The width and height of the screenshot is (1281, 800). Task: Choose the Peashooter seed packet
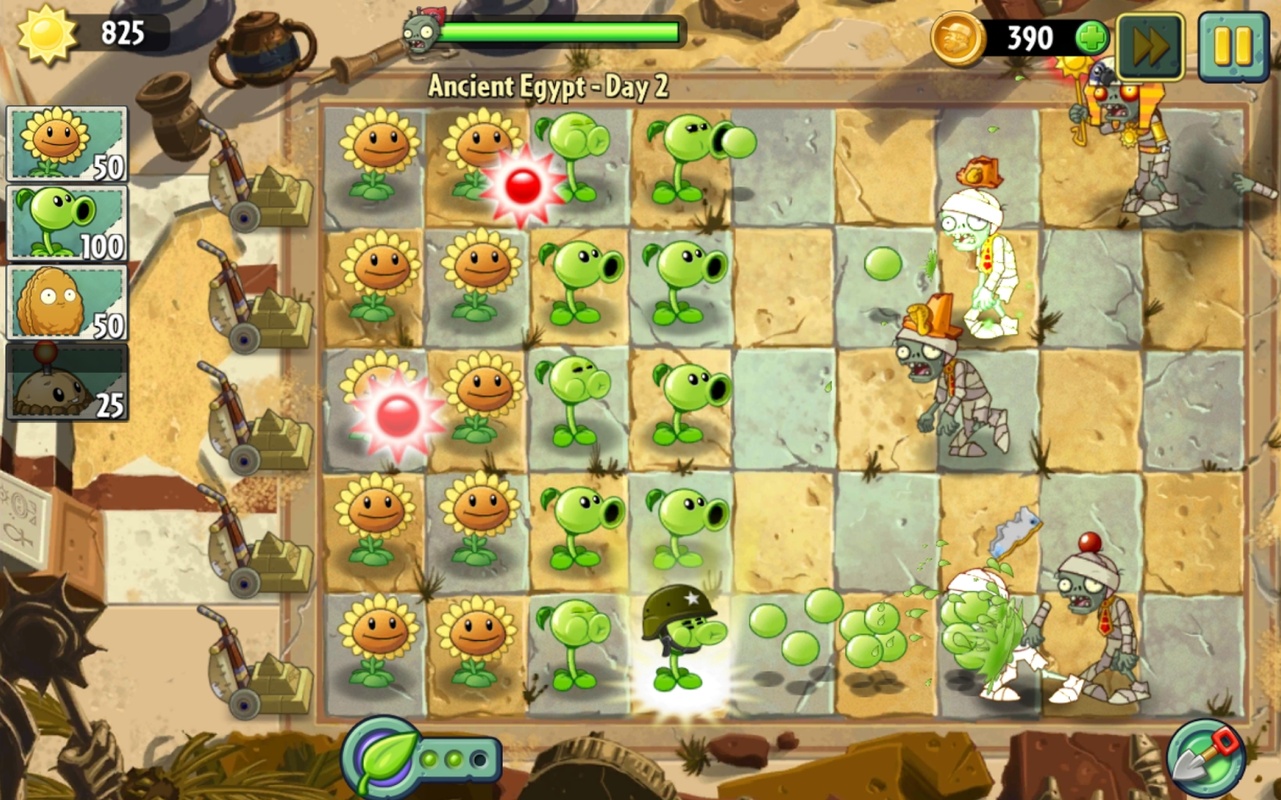tap(67, 222)
